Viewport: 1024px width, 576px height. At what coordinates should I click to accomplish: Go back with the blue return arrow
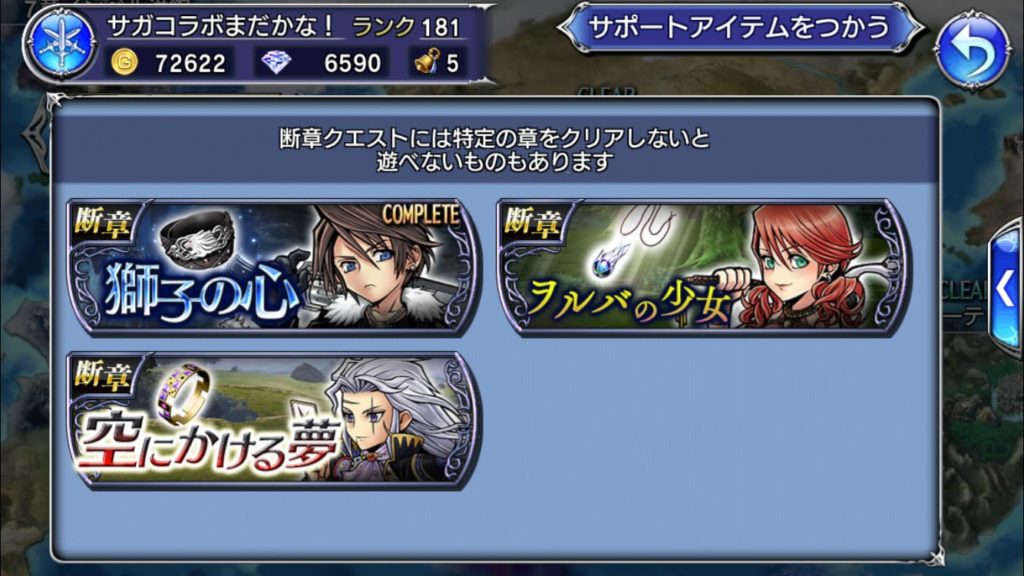pyautogui.click(x=972, y=48)
